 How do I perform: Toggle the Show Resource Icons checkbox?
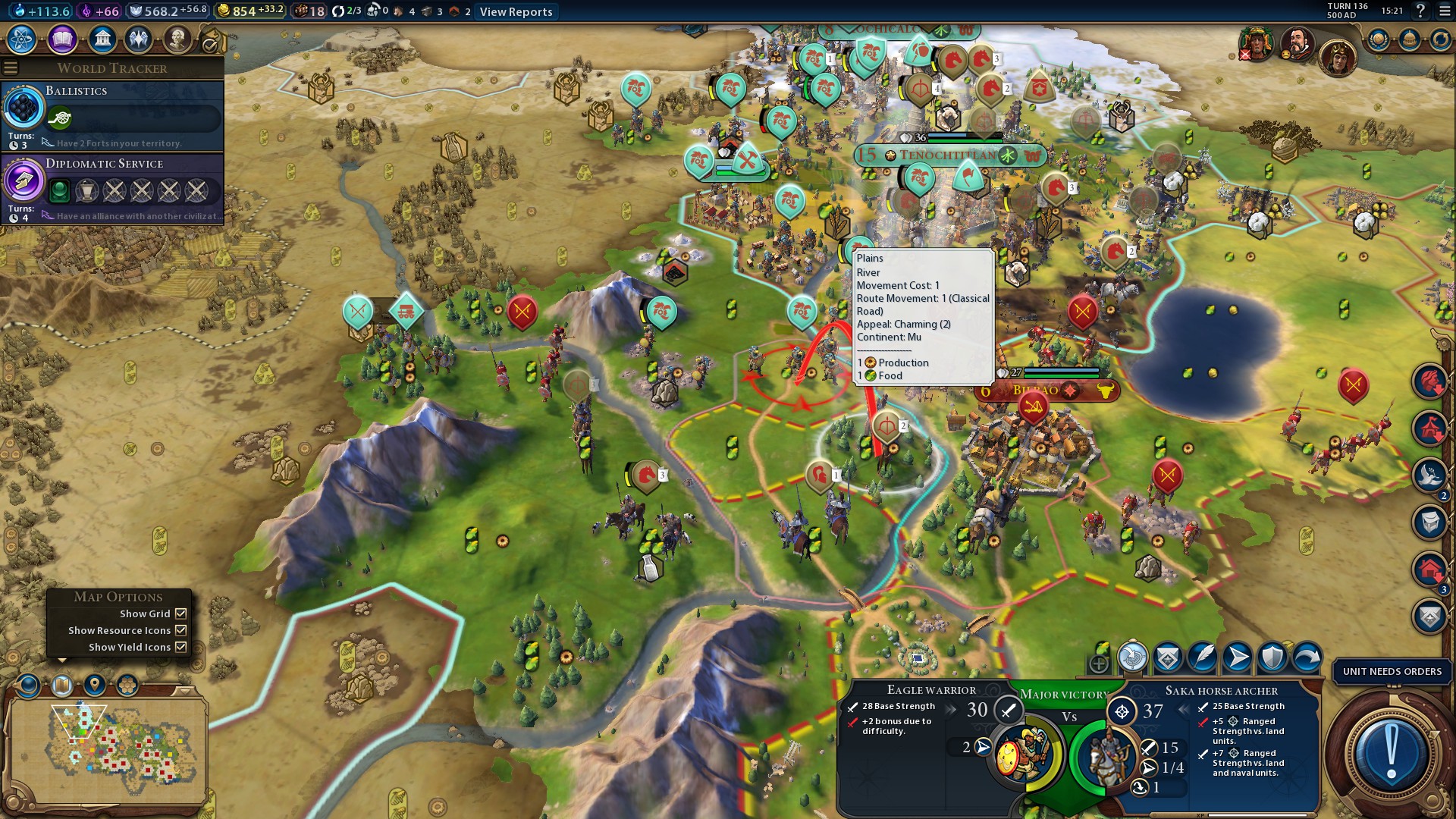pyautogui.click(x=181, y=630)
